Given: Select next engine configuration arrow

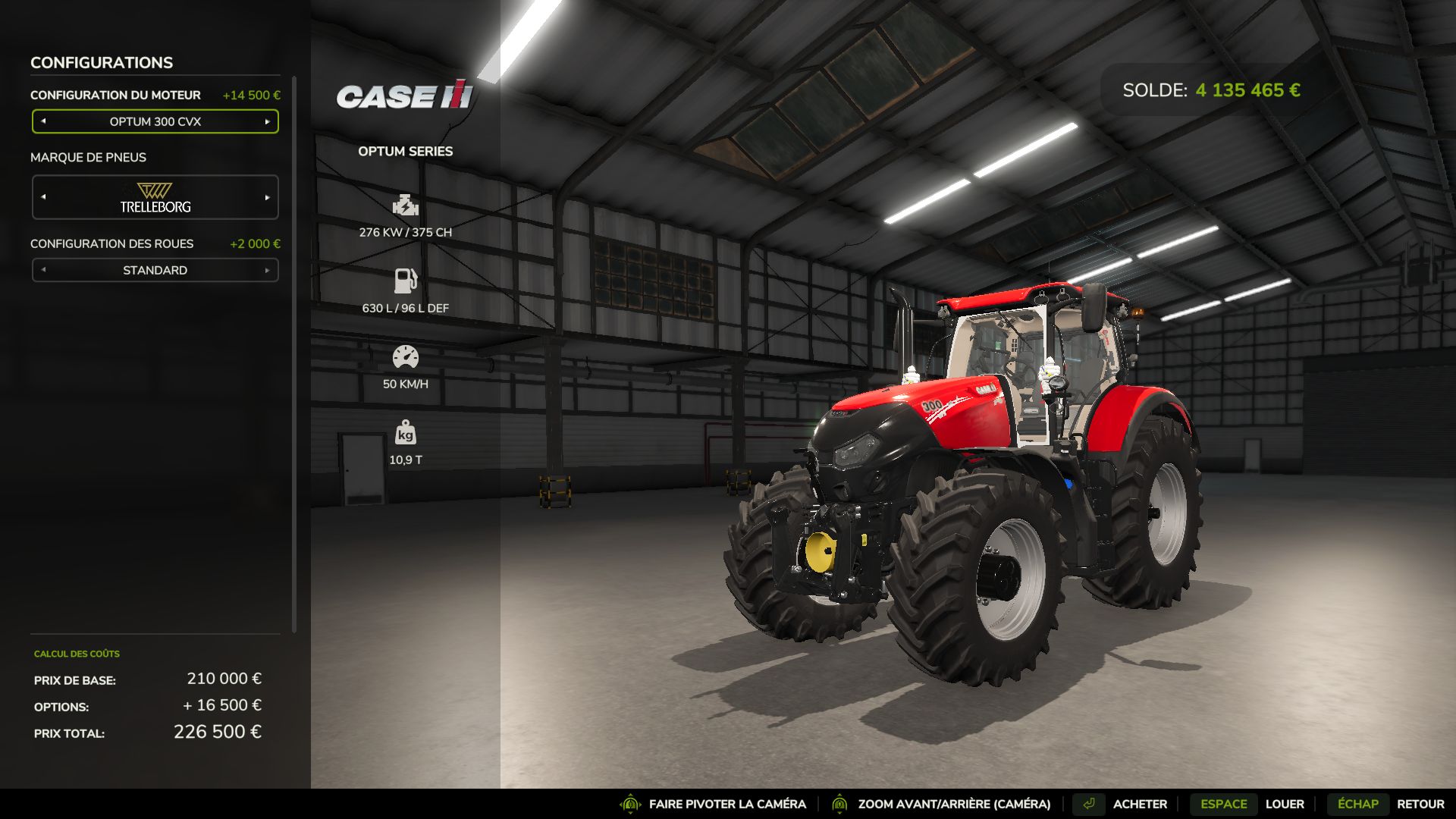Looking at the screenshot, I should pyautogui.click(x=267, y=121).
